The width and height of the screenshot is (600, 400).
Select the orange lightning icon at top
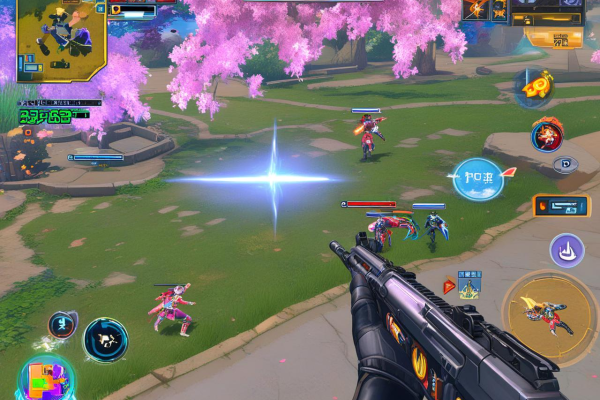(475, 11)
